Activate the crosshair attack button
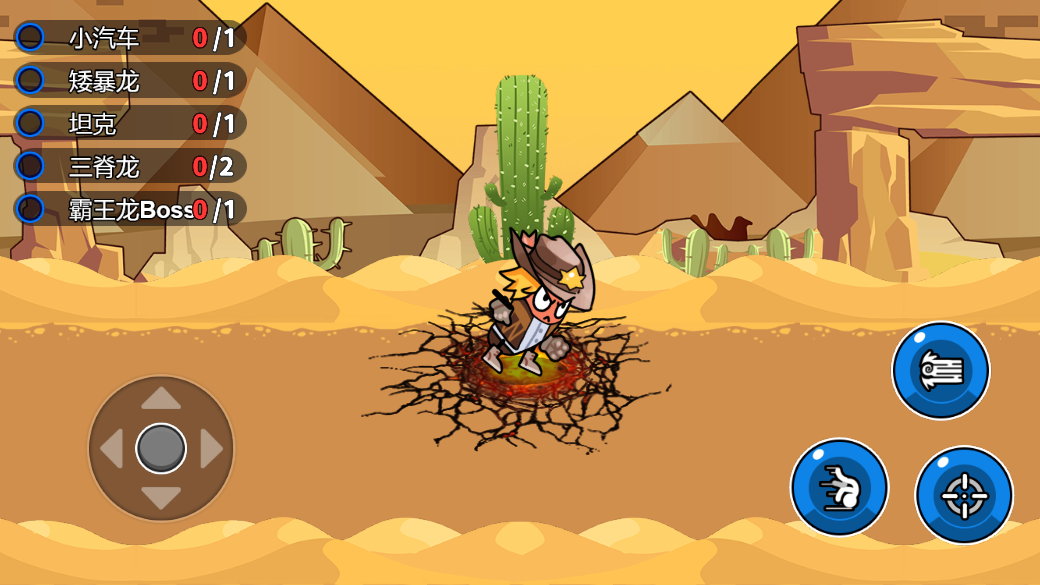This screenshot has width=1040, height=585. (964, 494)
